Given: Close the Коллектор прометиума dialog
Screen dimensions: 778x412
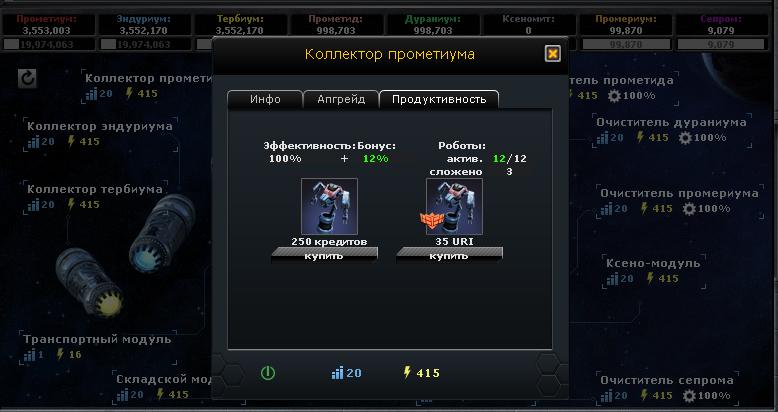Looking at the screenshot, I should click(552, 54).
